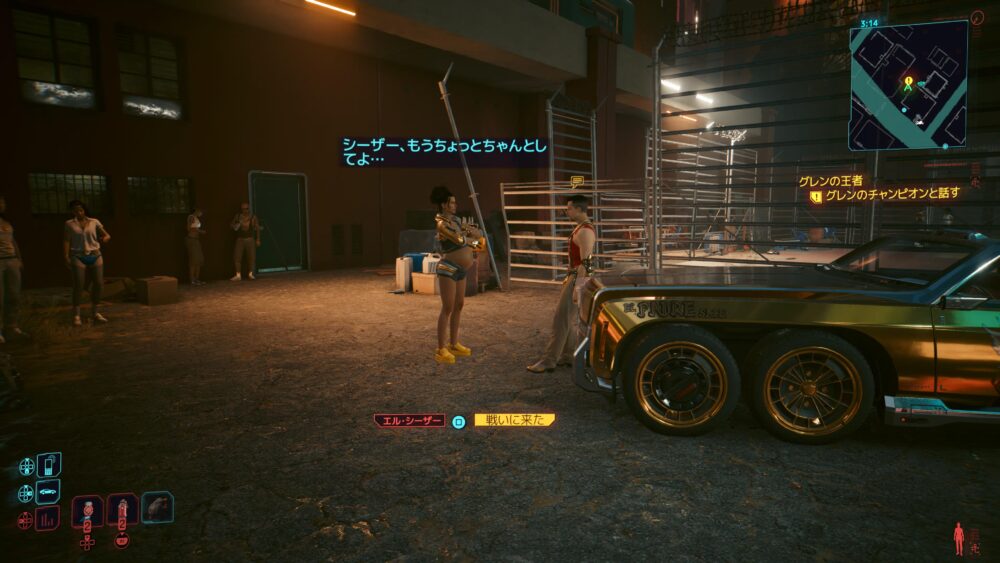Image resolution: width=1000 pixels, height=563 pixels.
Task: Use the healing inhaler quick slot
Action: click(122, 509)
